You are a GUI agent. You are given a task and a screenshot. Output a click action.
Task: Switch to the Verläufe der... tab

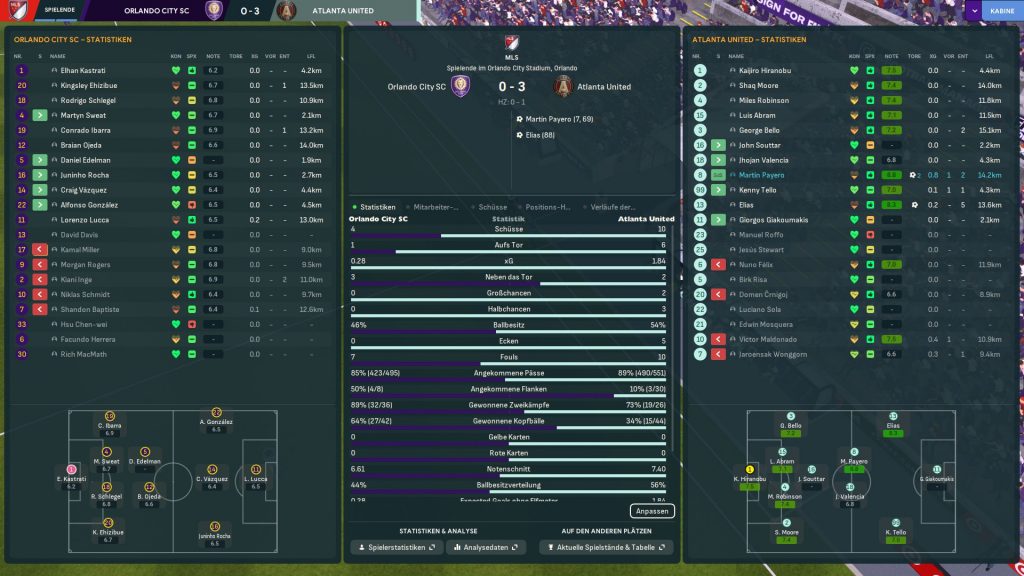613,207
